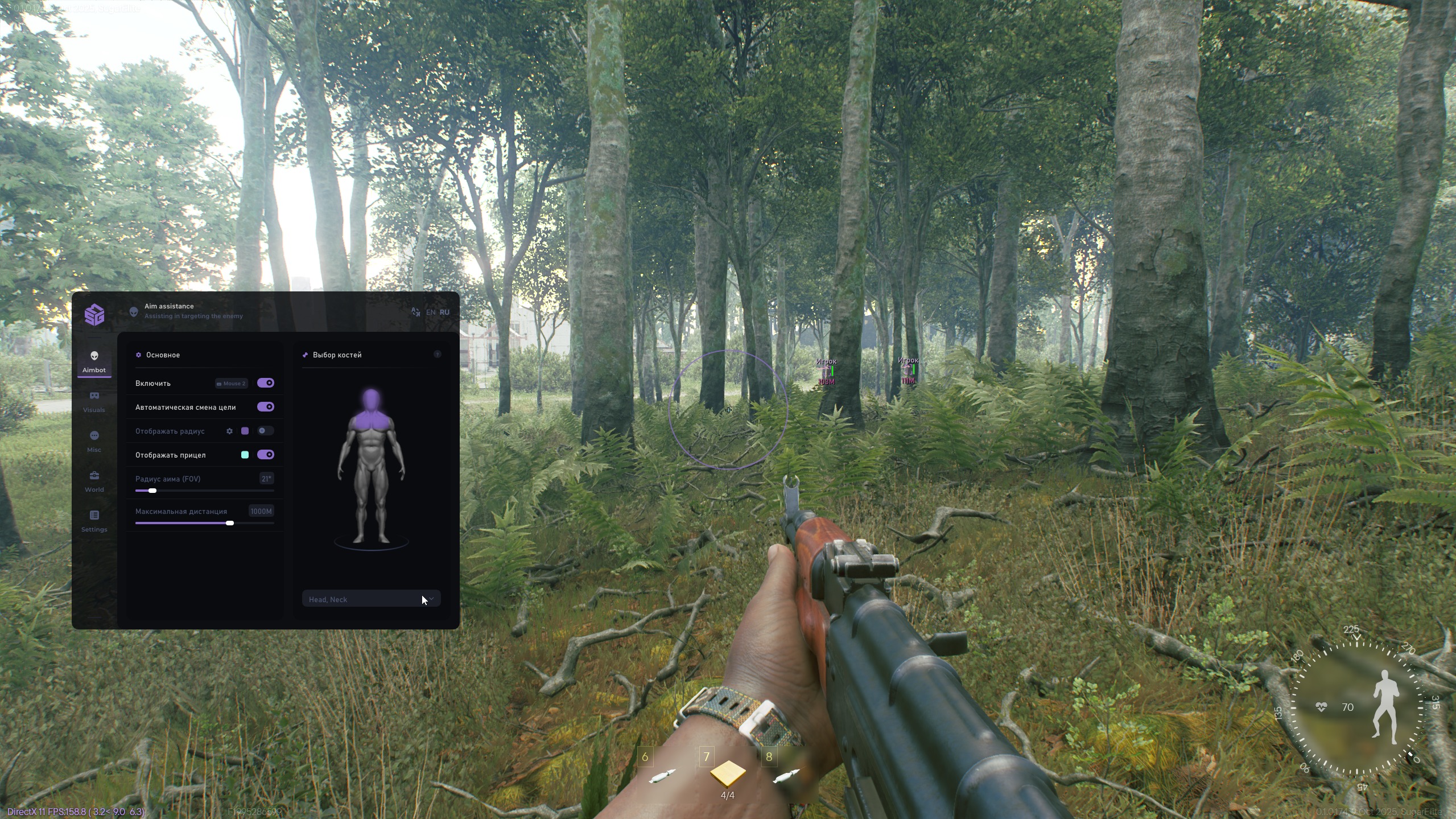This screenshot has width=1456, height=819.
Task: Click the bones icon beside Выбор костей
Action: point(304,355)
